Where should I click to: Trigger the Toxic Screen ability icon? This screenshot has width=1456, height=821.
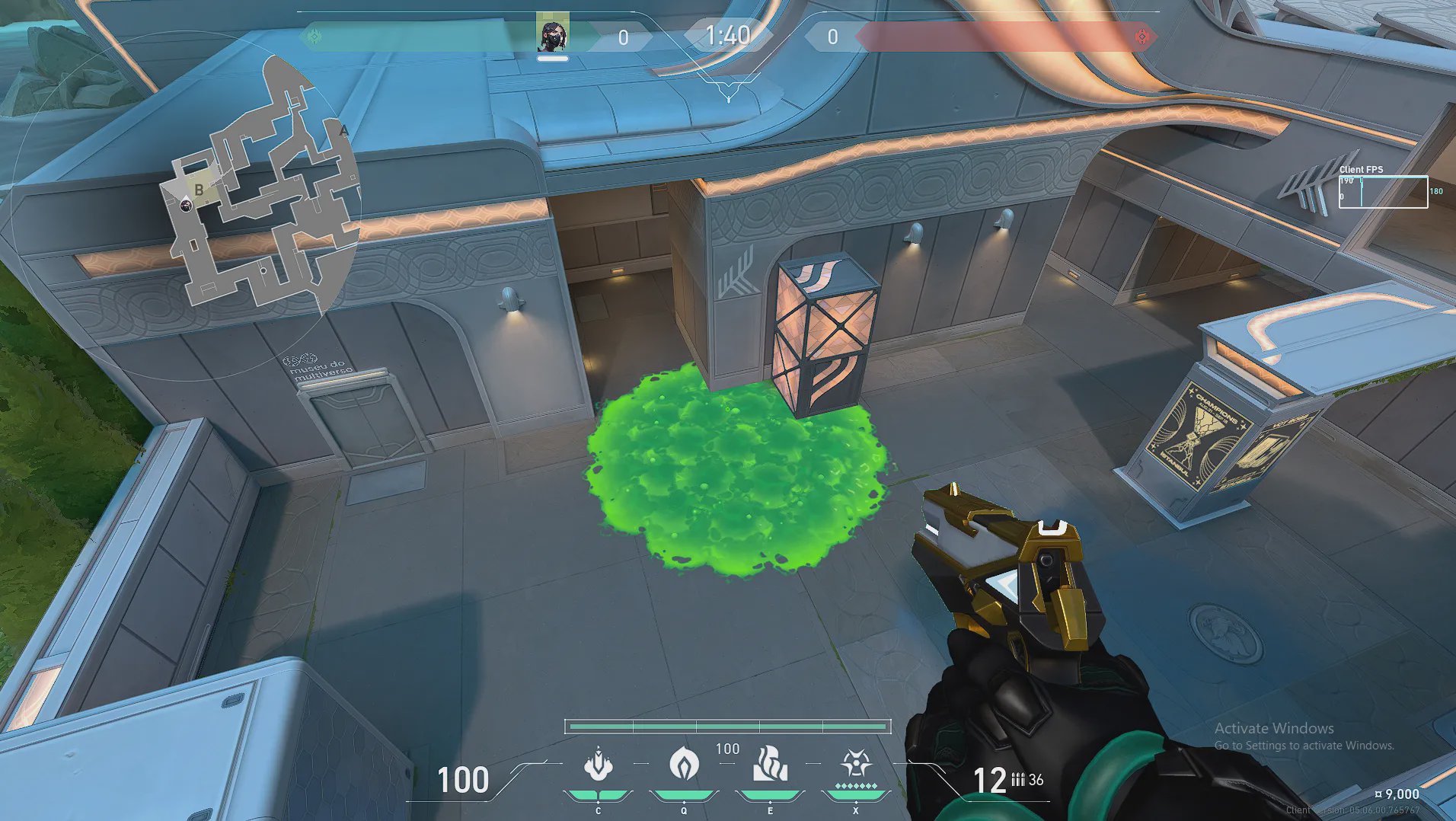coord(770,765)
